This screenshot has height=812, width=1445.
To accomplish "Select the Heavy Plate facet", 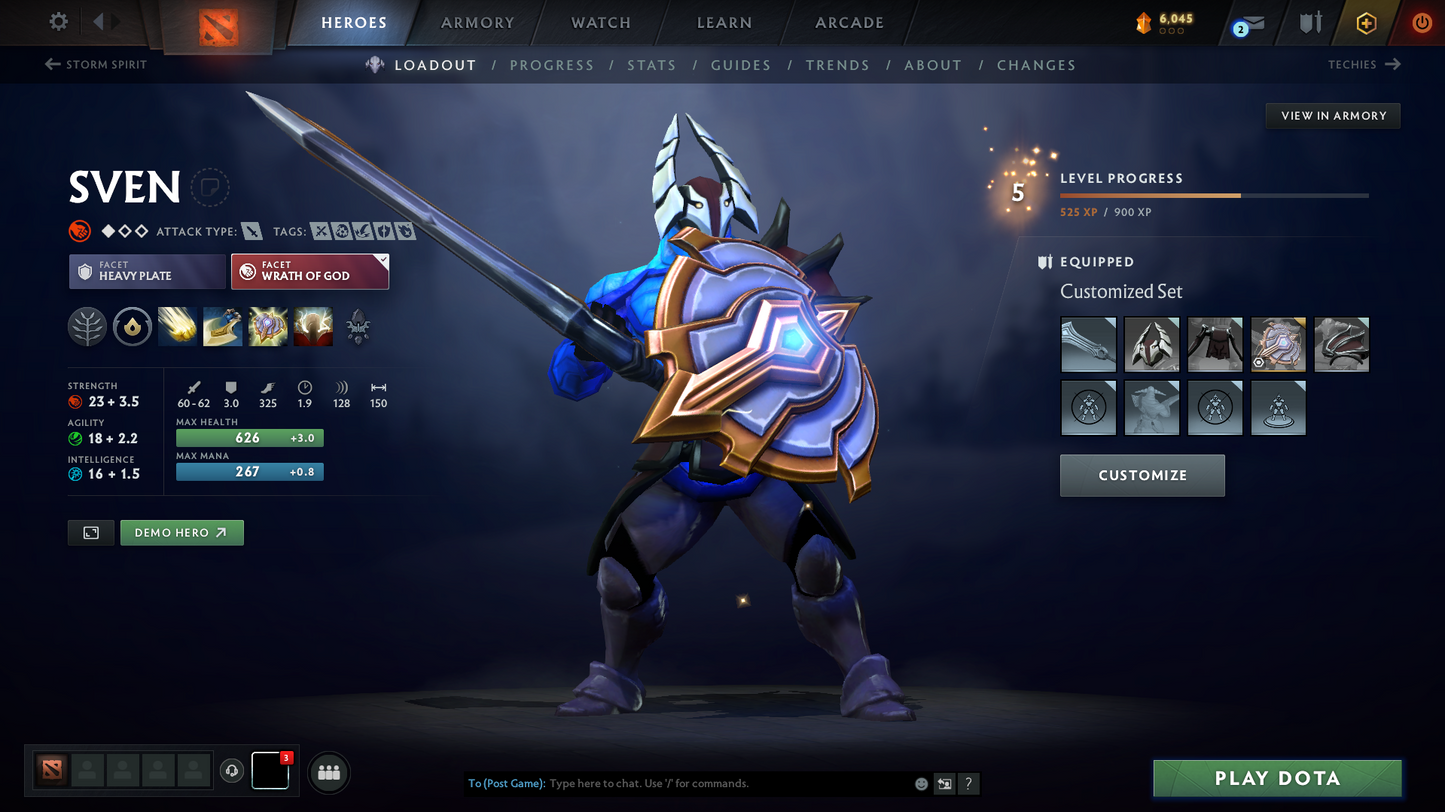I will coord(147,271).
